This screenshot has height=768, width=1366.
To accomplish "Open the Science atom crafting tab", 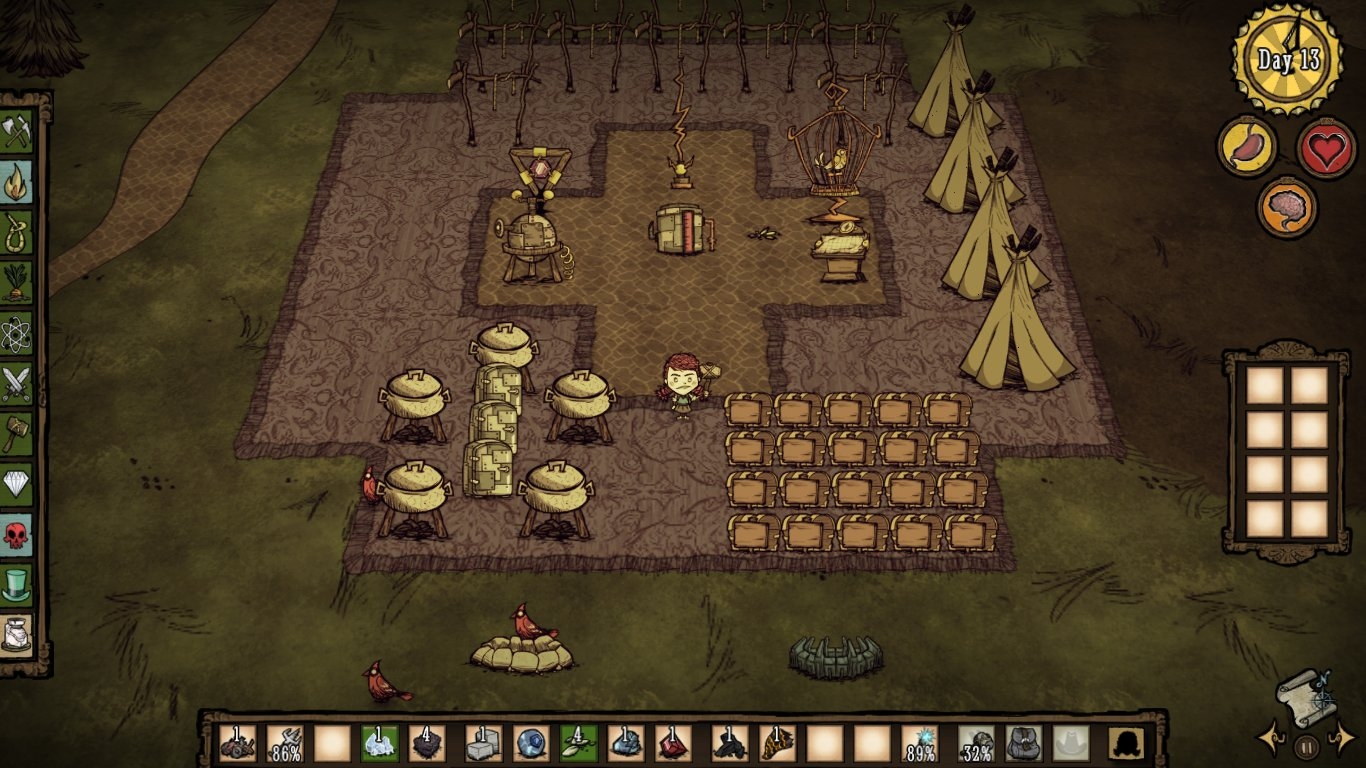I will point(17,333).
